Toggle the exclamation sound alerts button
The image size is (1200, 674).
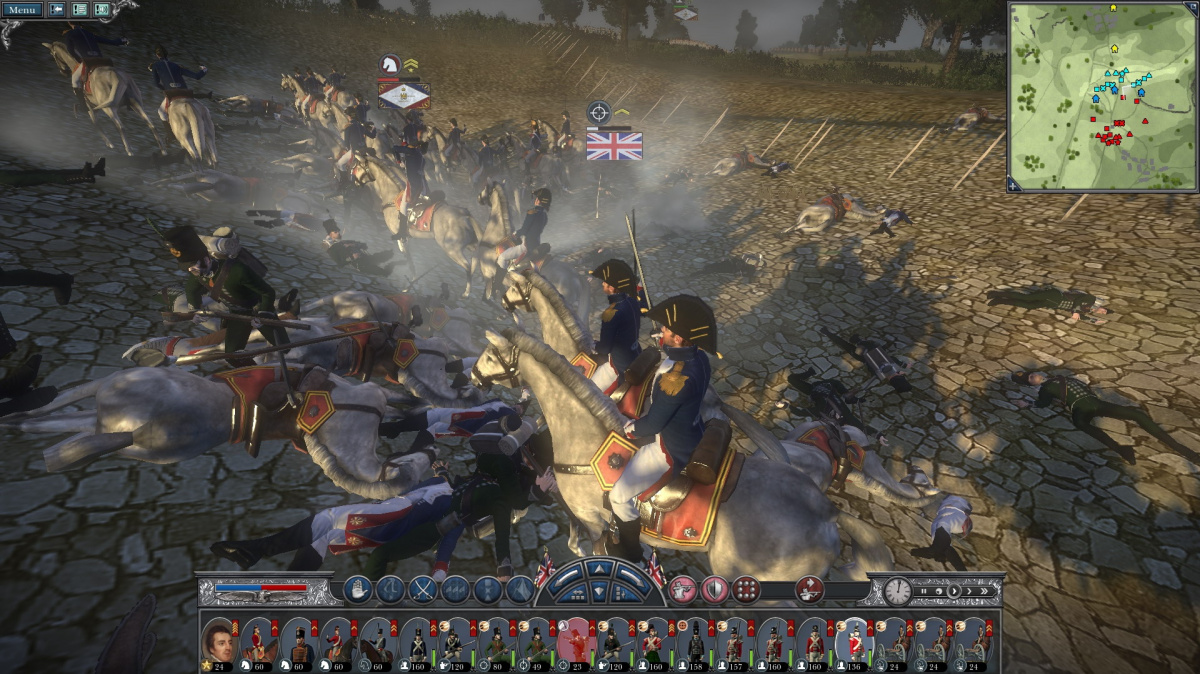101,10
